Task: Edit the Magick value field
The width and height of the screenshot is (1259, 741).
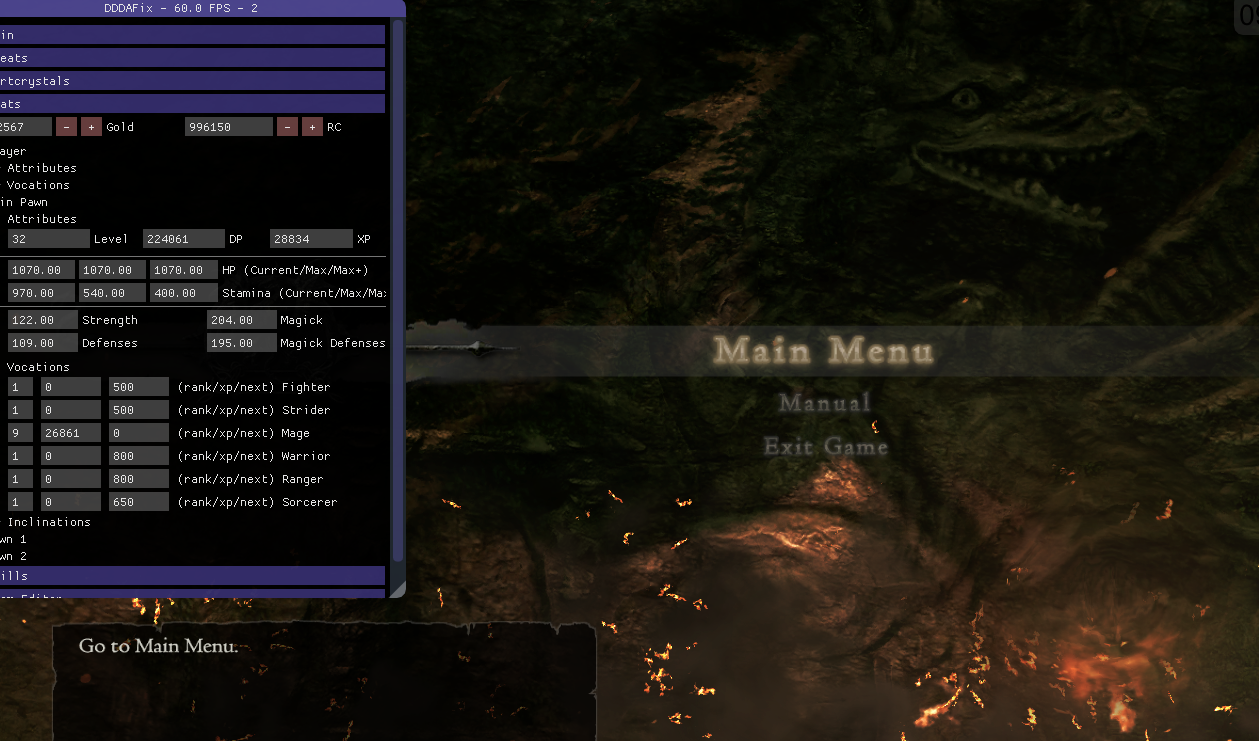Action: point(242,320)
